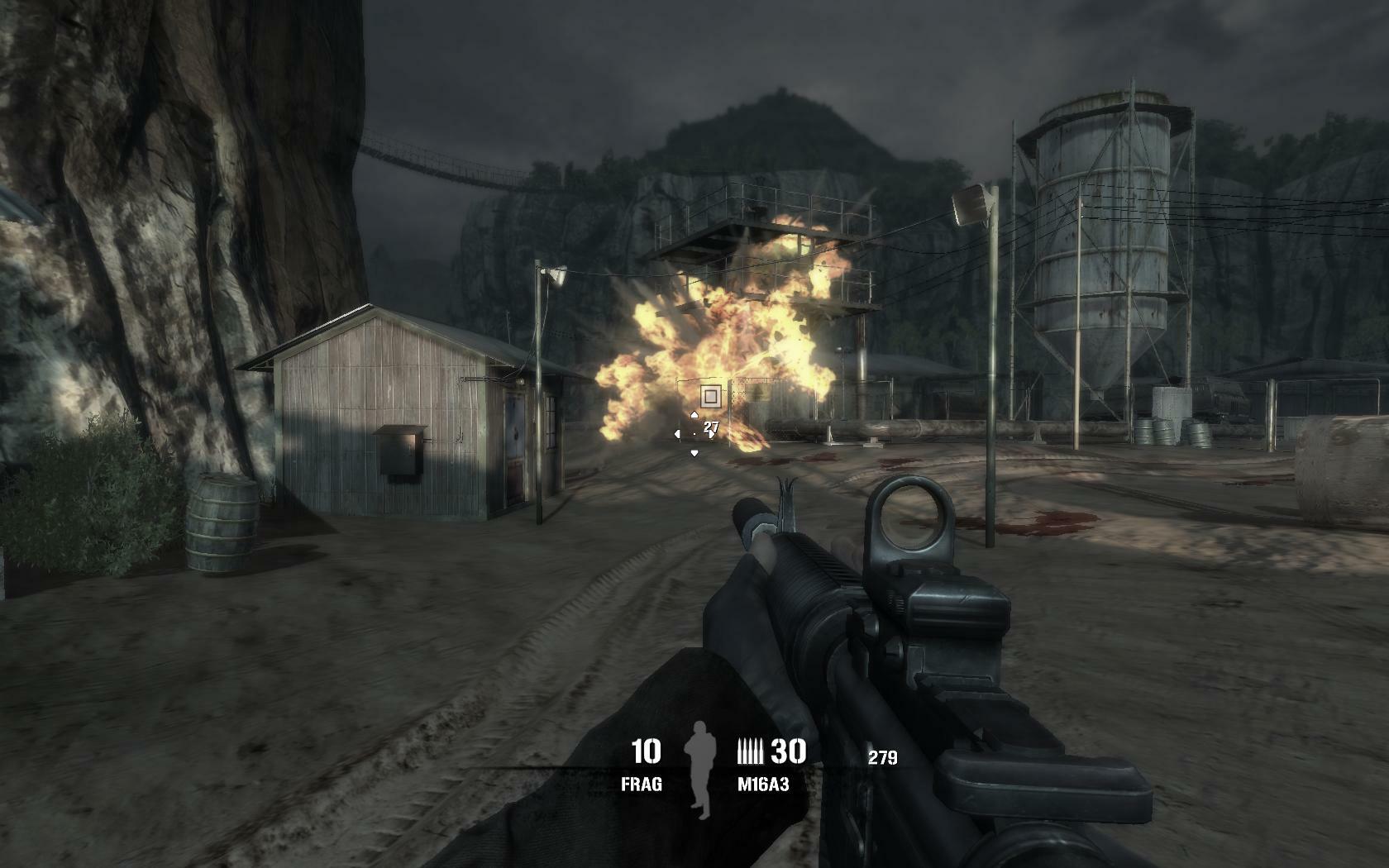The height and width of the screenshot is (868, 1389).
Task: Select the FRAG grenade slot
Action: coord(642,785)
